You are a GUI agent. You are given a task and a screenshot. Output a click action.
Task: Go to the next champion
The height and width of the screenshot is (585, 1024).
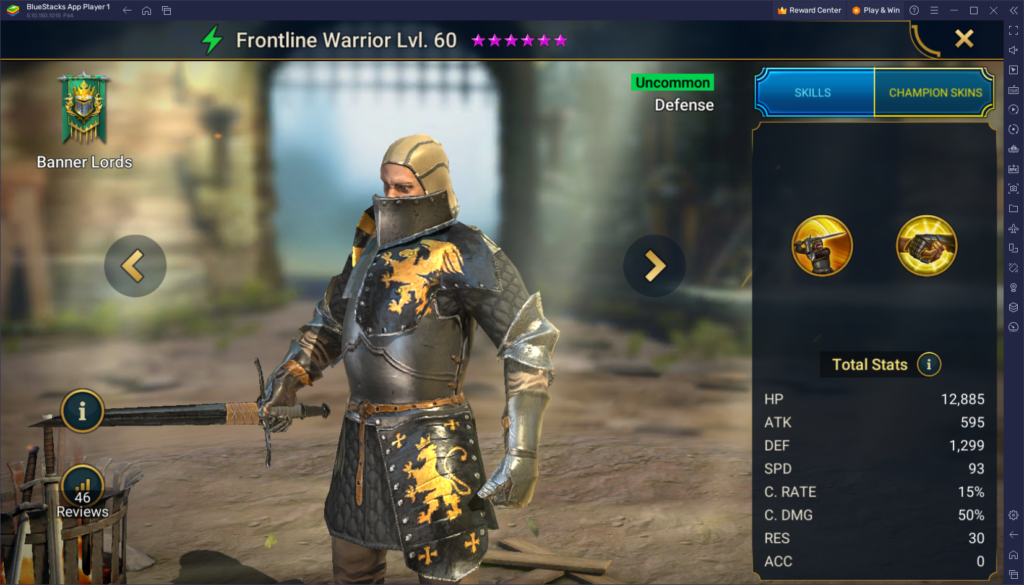point(654,266)
